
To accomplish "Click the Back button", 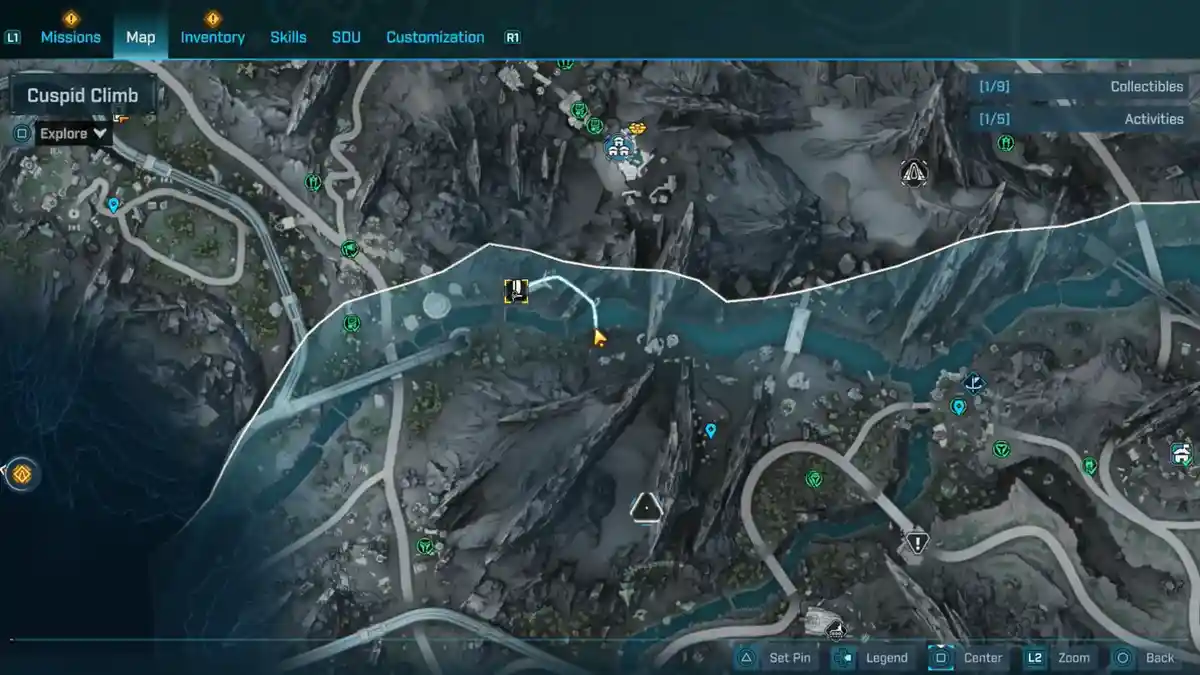I will 1146,658.
